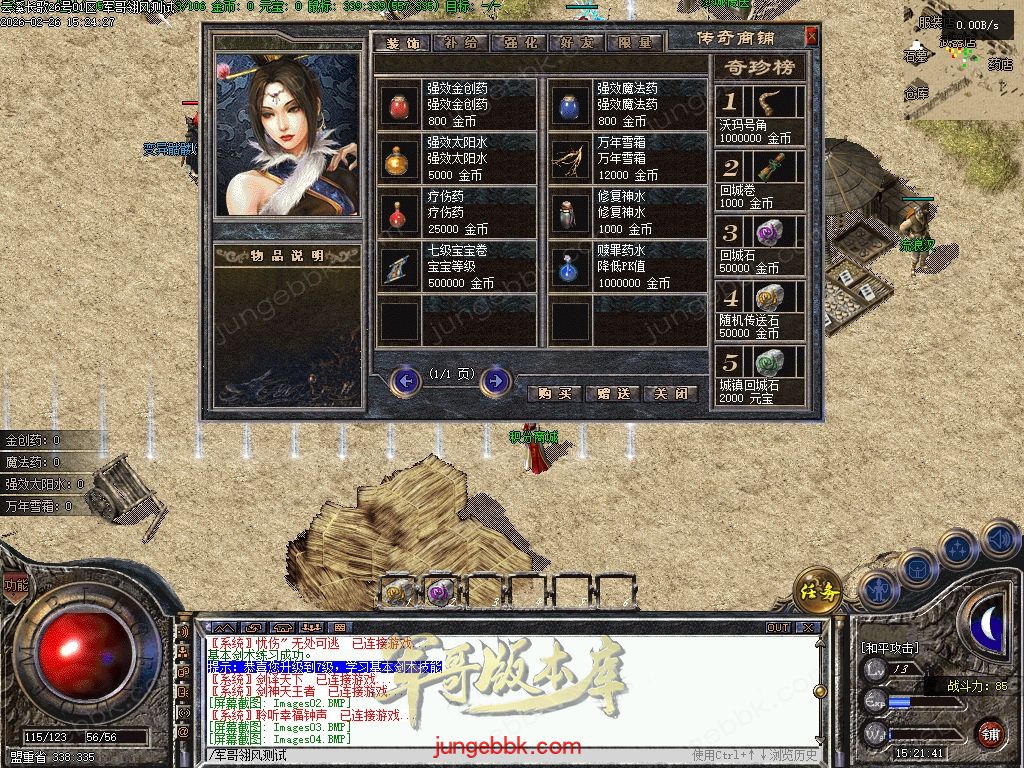Viewport: 1024px width, 768px height.
Task: Choose the 疗伤药 healing potion
Action: tap(400, 213)
